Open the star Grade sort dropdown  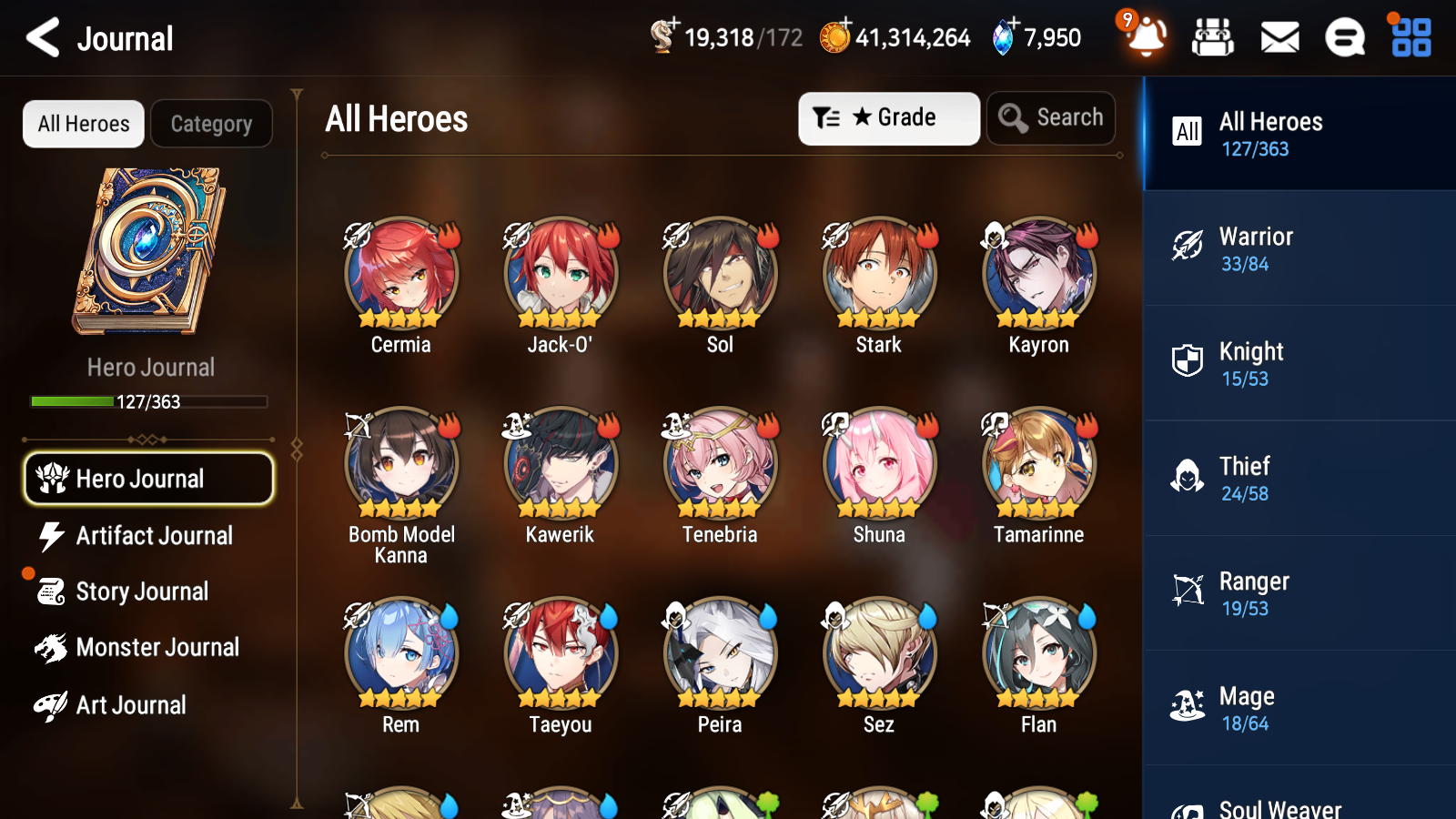887,117
